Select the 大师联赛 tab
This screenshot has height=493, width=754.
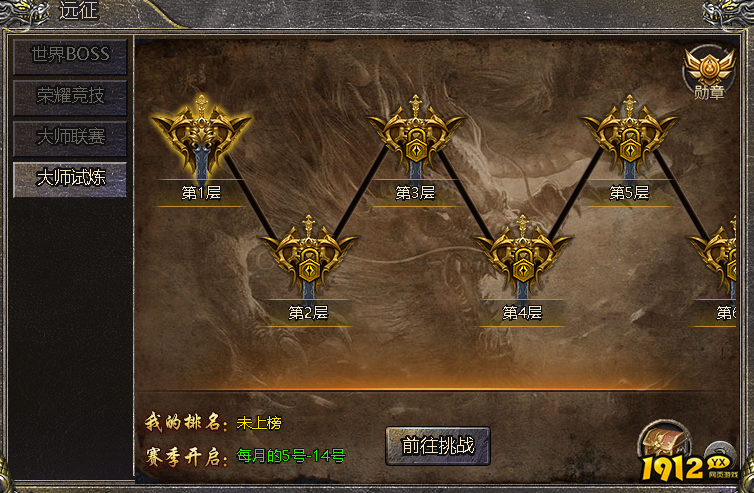click(x=70, y=136)
